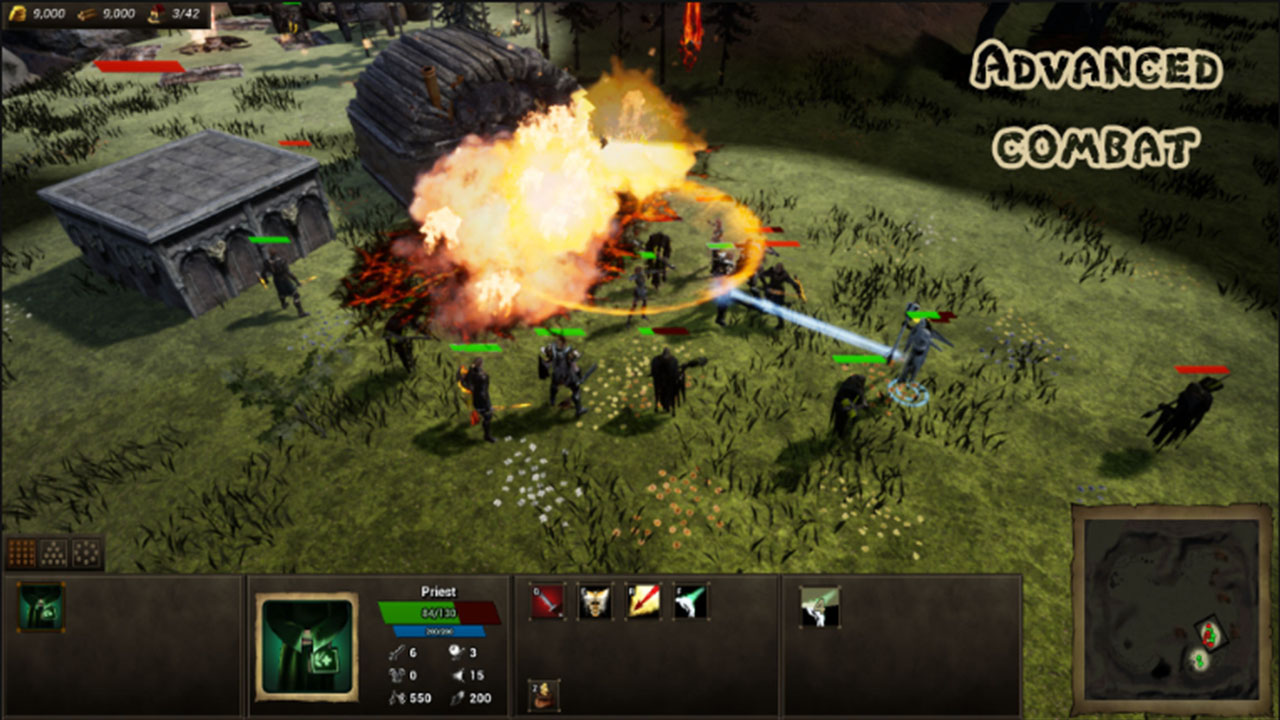Pick the scattered circle formation button
This screenshot has height=720, width=1280.
click(86, 552)
